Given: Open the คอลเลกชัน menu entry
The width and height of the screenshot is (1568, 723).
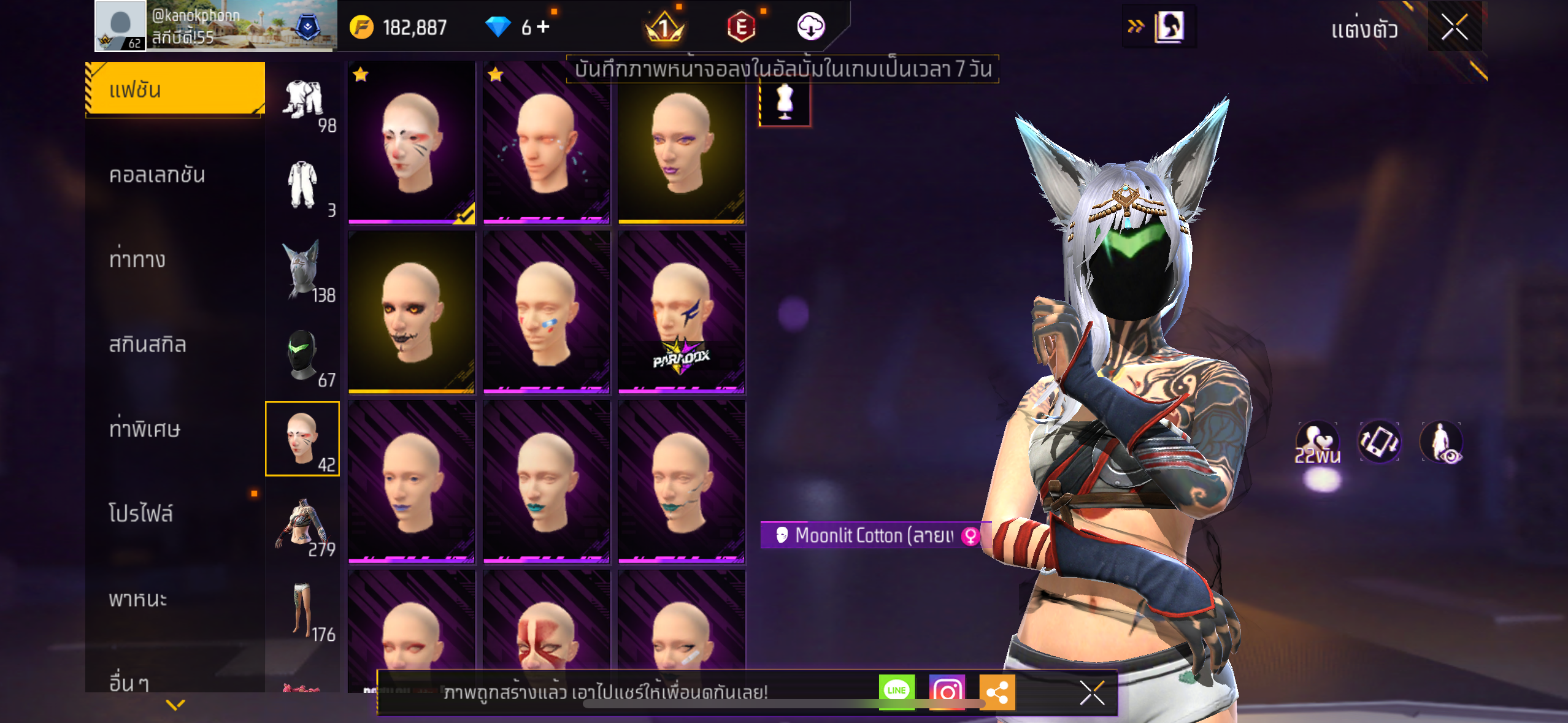Looking at the screenshot, I should [157, 175].
